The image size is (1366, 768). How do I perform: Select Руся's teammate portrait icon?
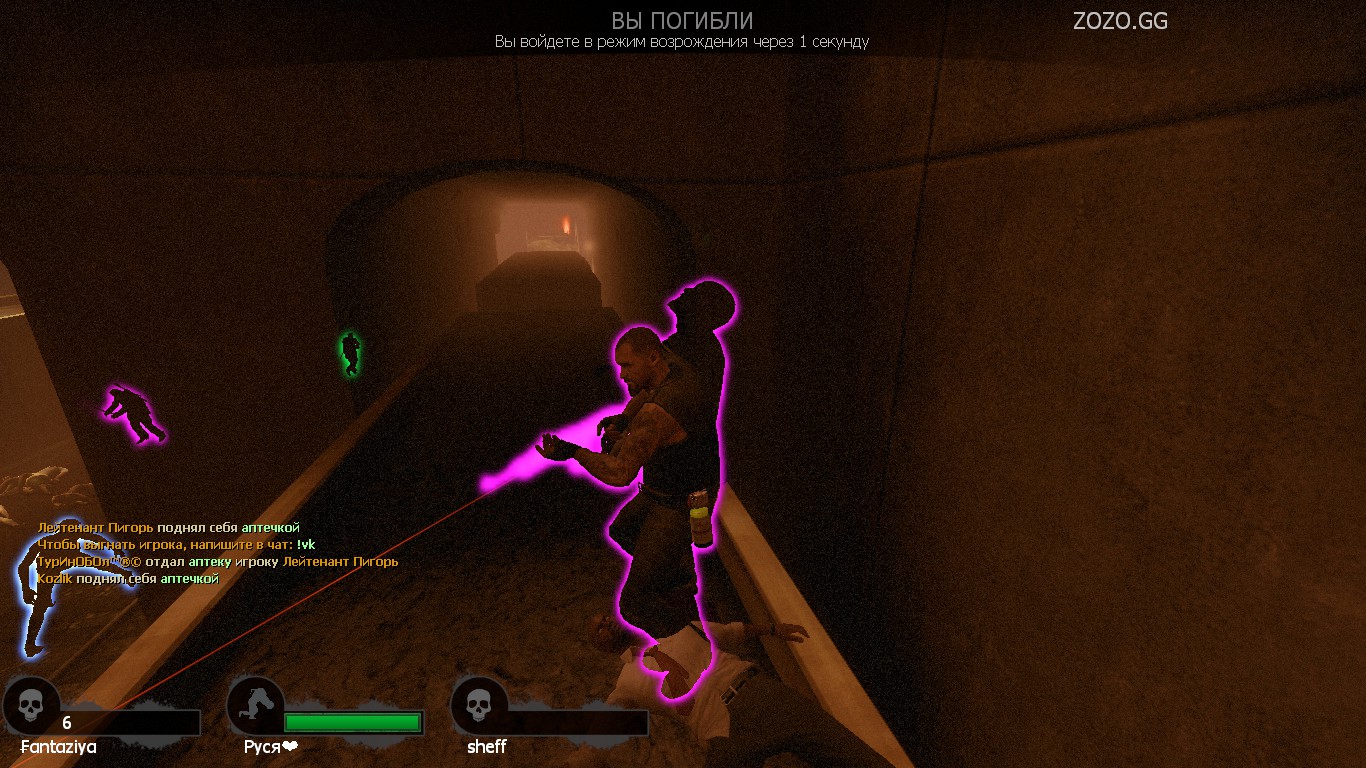point(256,704)
